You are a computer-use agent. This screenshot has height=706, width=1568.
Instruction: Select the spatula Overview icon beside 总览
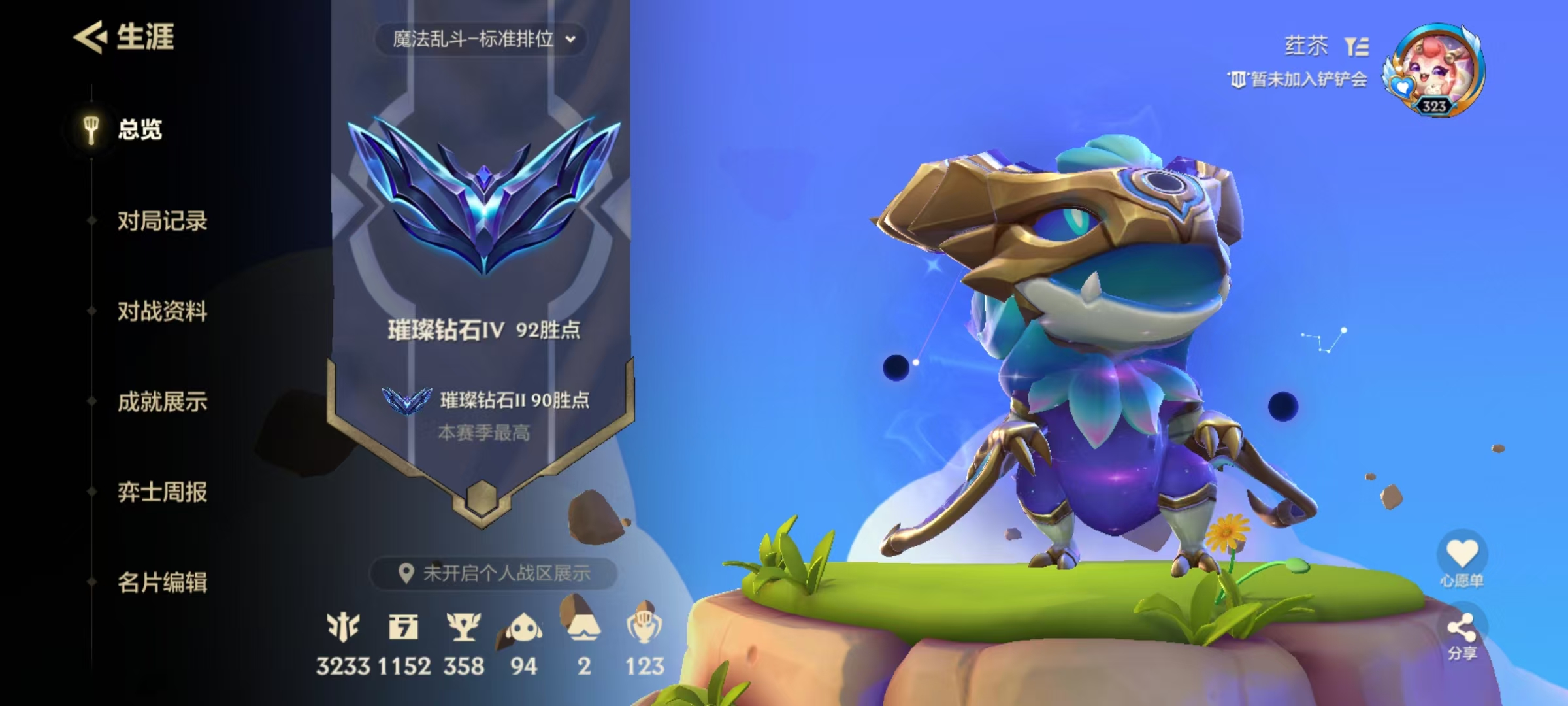click(x=90, y=129)
